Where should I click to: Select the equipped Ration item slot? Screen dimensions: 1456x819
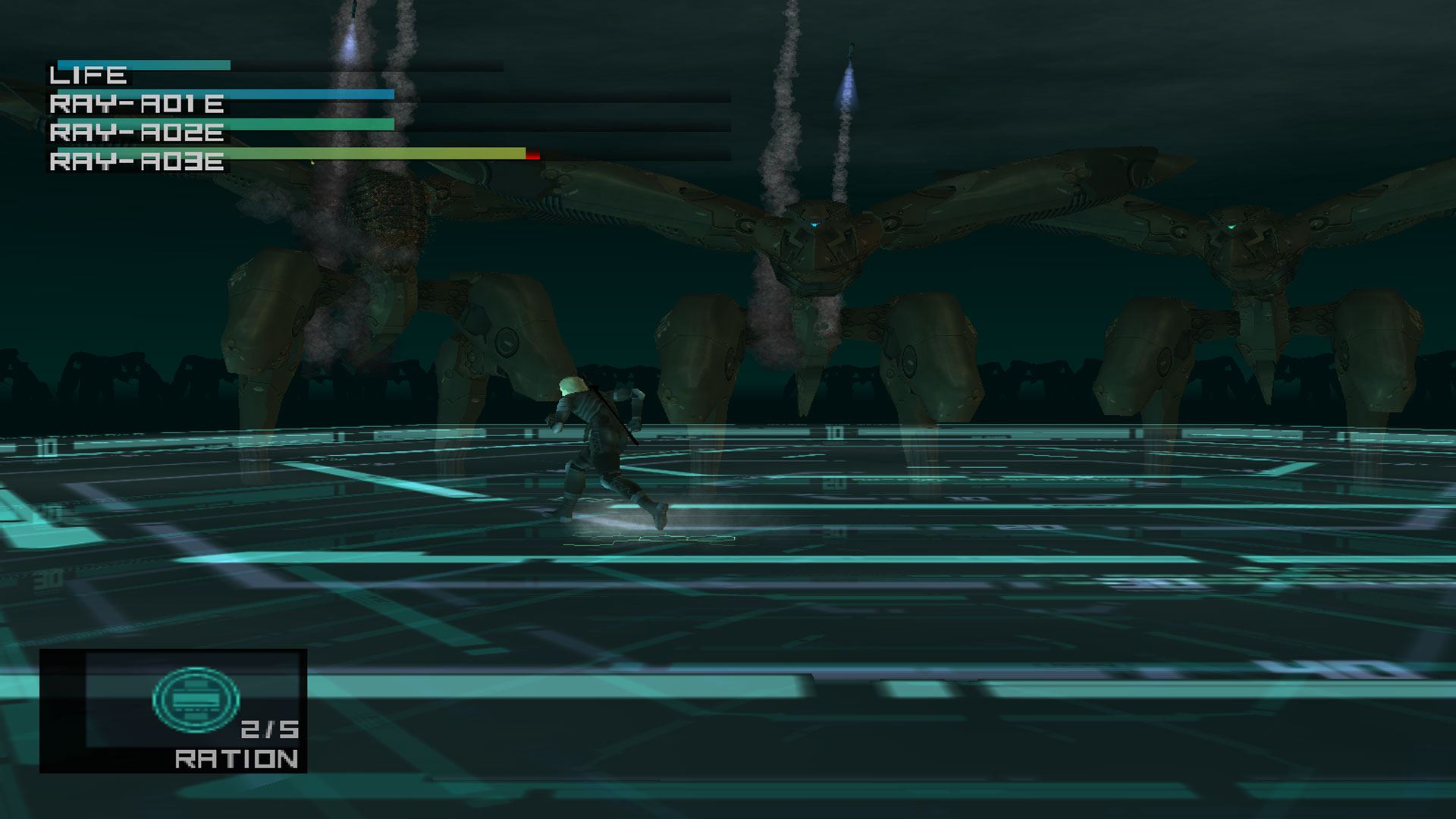point(174,711)
